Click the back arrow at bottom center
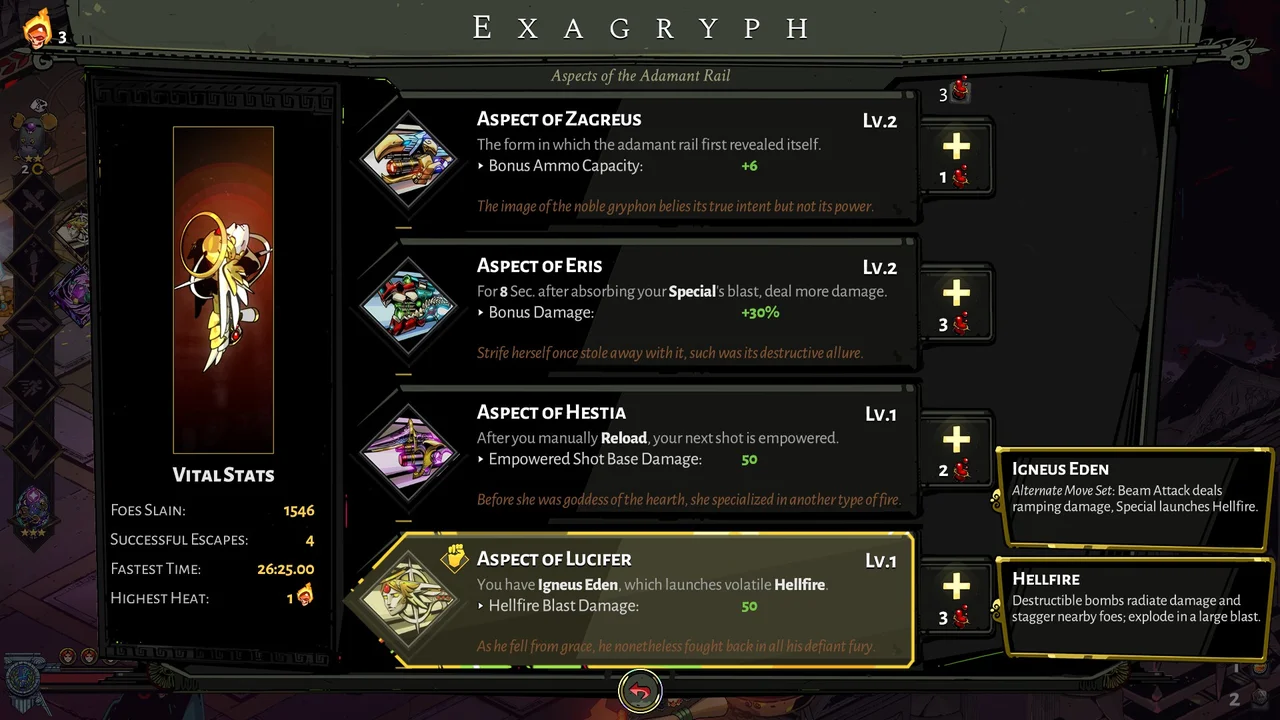 point(640,690)
